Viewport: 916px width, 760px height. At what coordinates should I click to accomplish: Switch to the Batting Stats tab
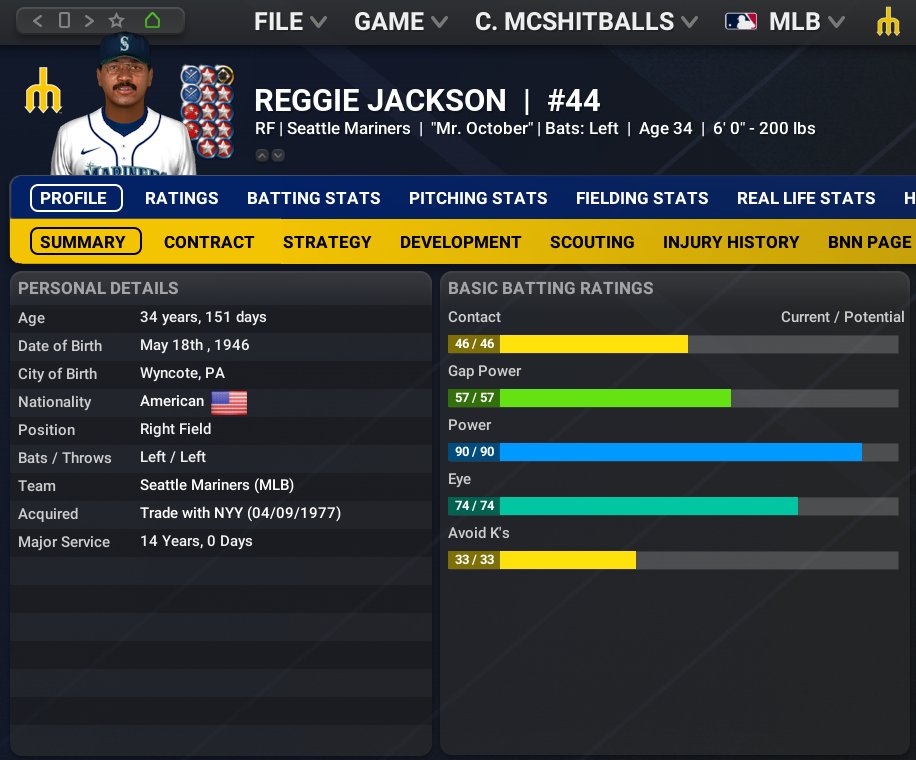[314, 198]
